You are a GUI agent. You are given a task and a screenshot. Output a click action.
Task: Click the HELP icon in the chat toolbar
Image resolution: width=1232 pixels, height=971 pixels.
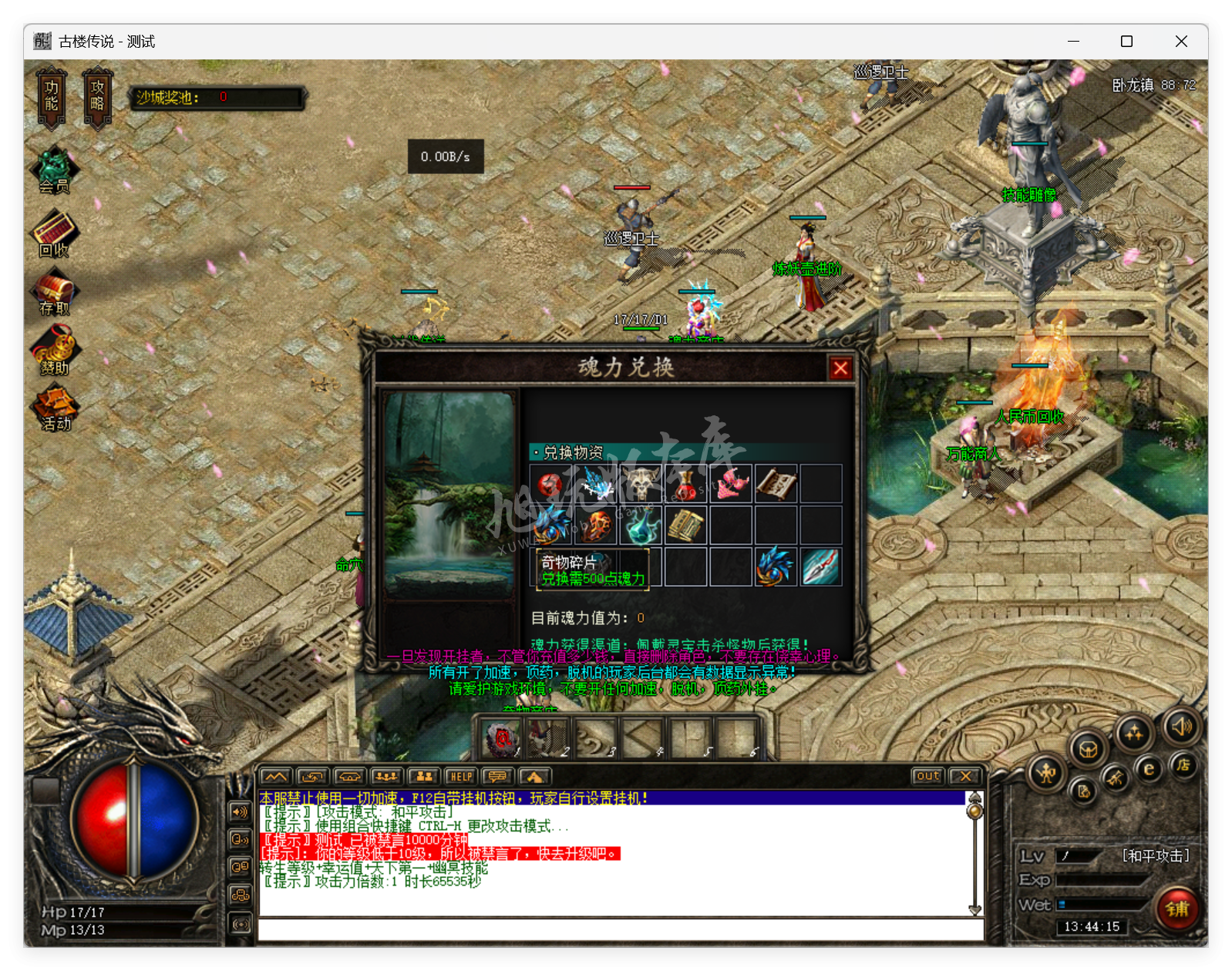459,776
